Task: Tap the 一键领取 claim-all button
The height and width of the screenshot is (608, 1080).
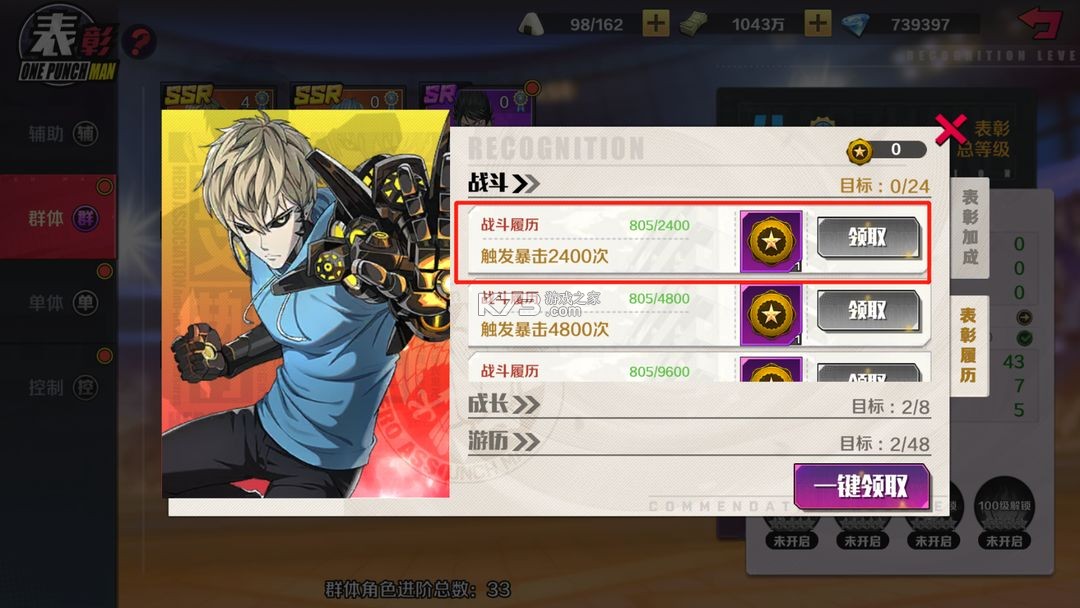Action: click(861, 487)
